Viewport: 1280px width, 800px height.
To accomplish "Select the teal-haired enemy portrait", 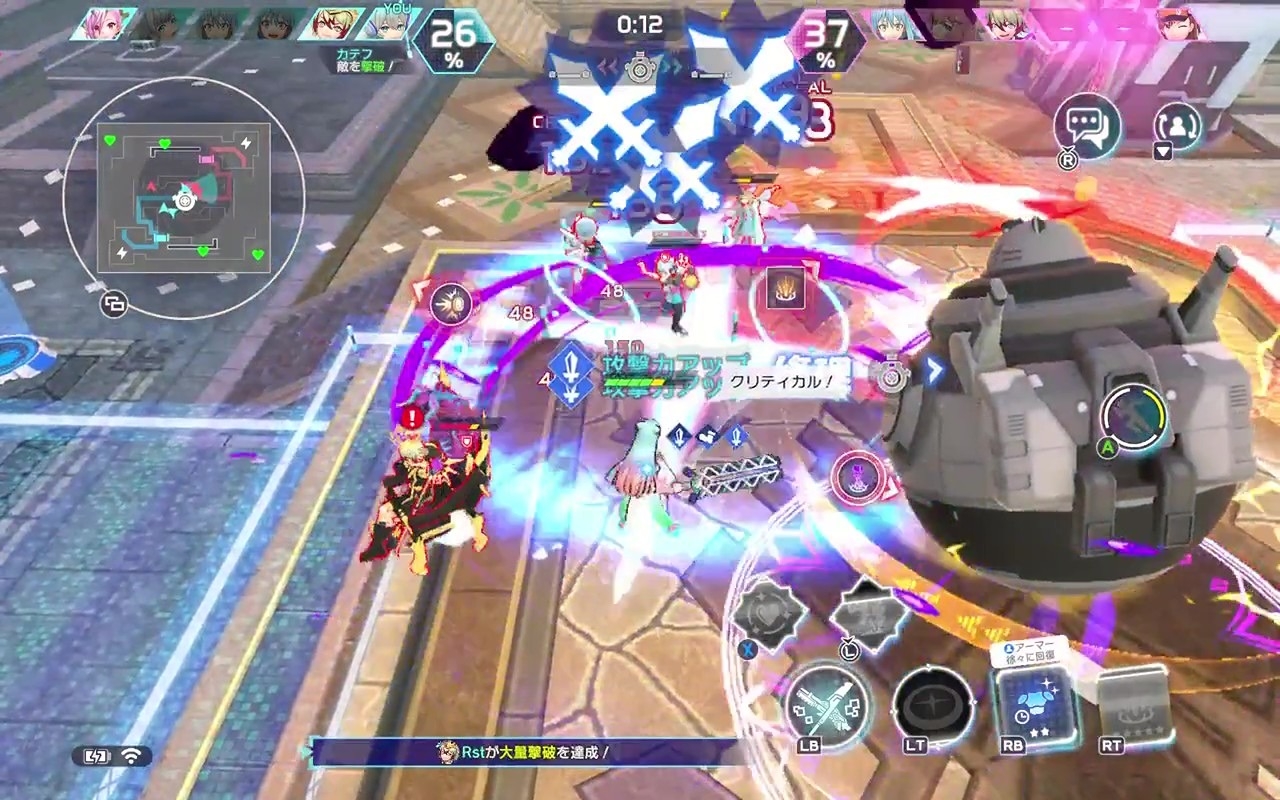I will pyautogui.click(x=890, y=24).
